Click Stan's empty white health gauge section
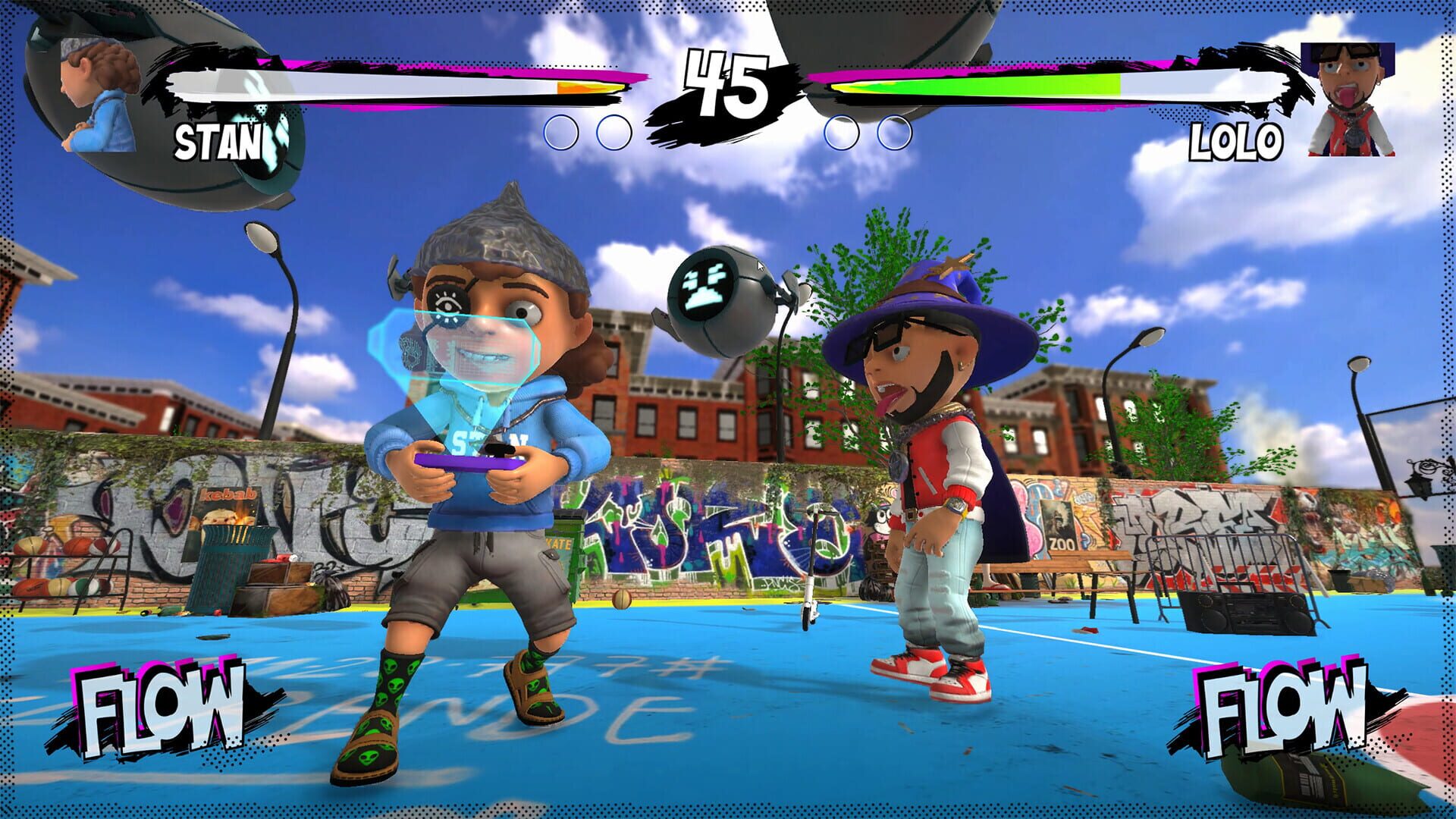Image resolution: width=1456 pixels, height=819 pixels. (341, 87)
